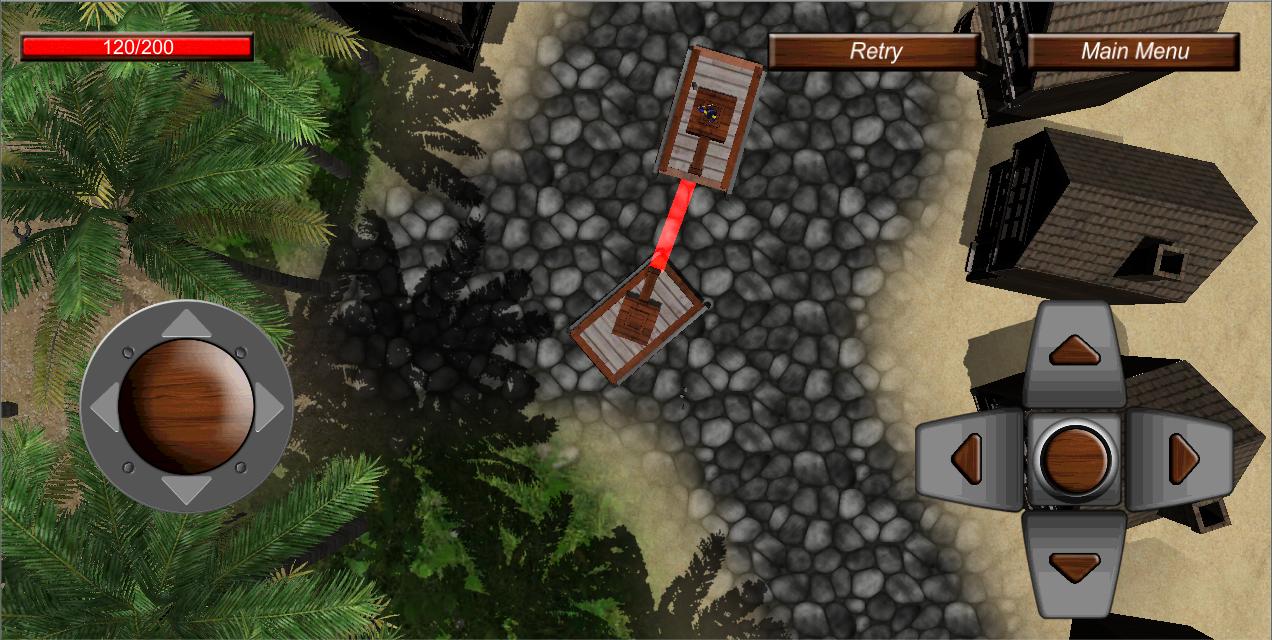1272x640 pixels.
Task: Tap the joystick ring's left triangle
Action: pos(104,407)
